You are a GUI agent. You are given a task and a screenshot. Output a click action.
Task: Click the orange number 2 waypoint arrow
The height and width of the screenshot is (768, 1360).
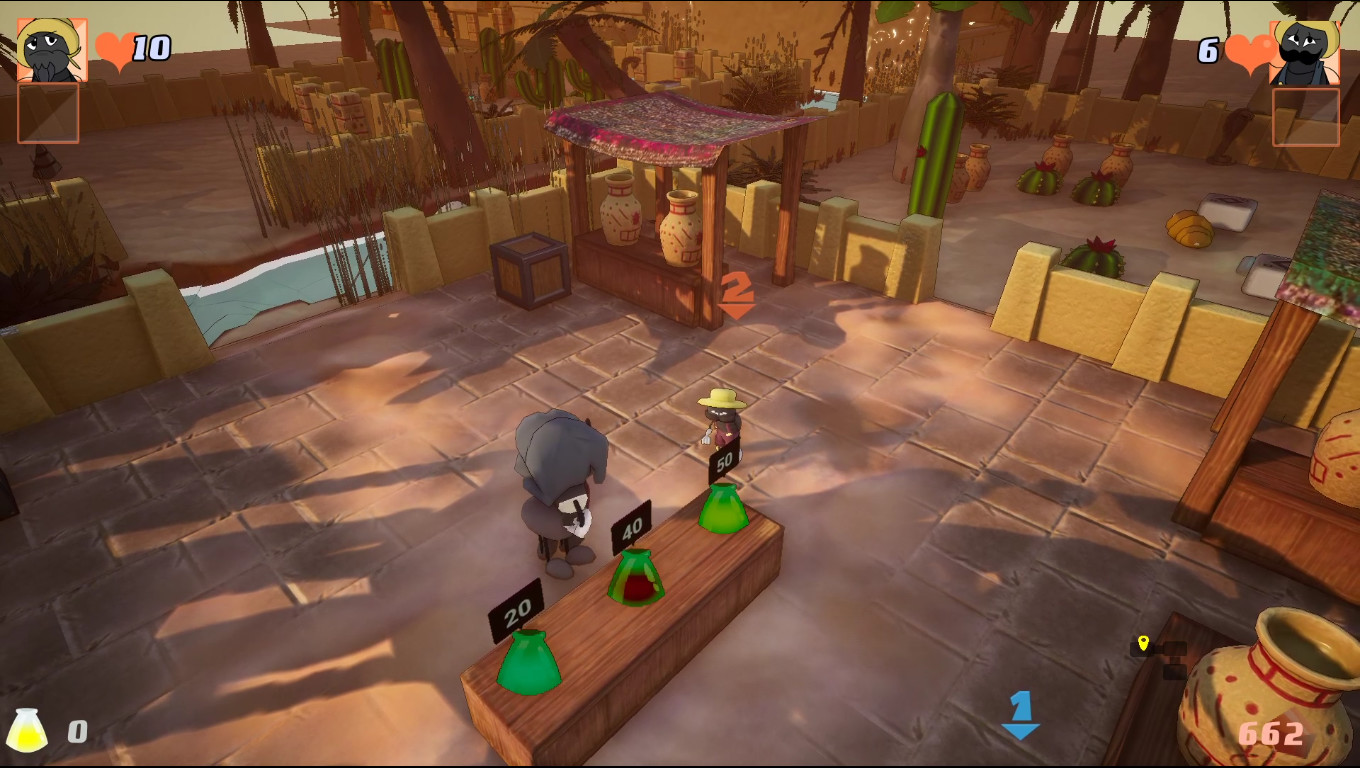tap(737, 291)
